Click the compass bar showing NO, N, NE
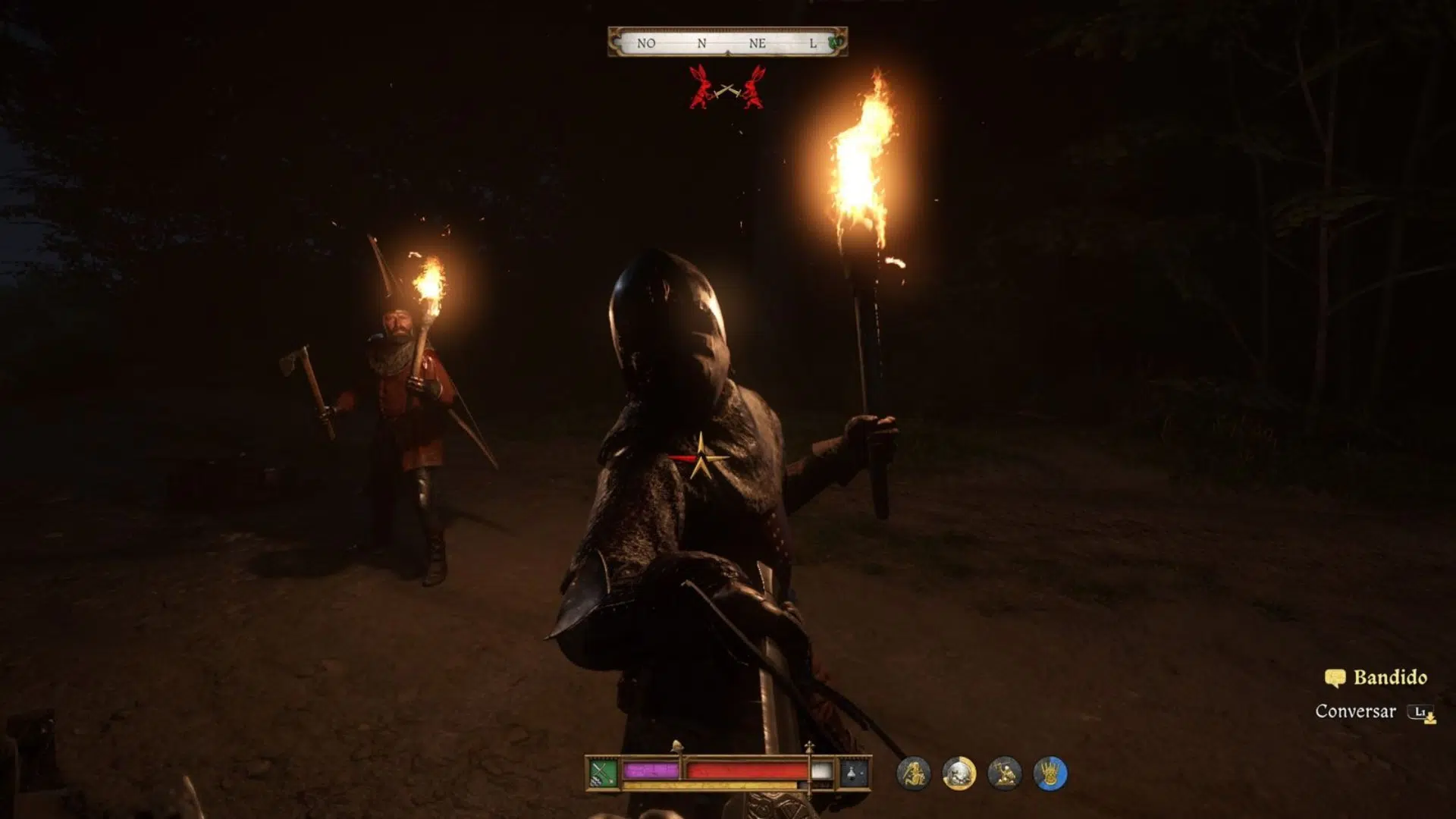Viewport: 1456px width, 819px height. coord(726,43)
